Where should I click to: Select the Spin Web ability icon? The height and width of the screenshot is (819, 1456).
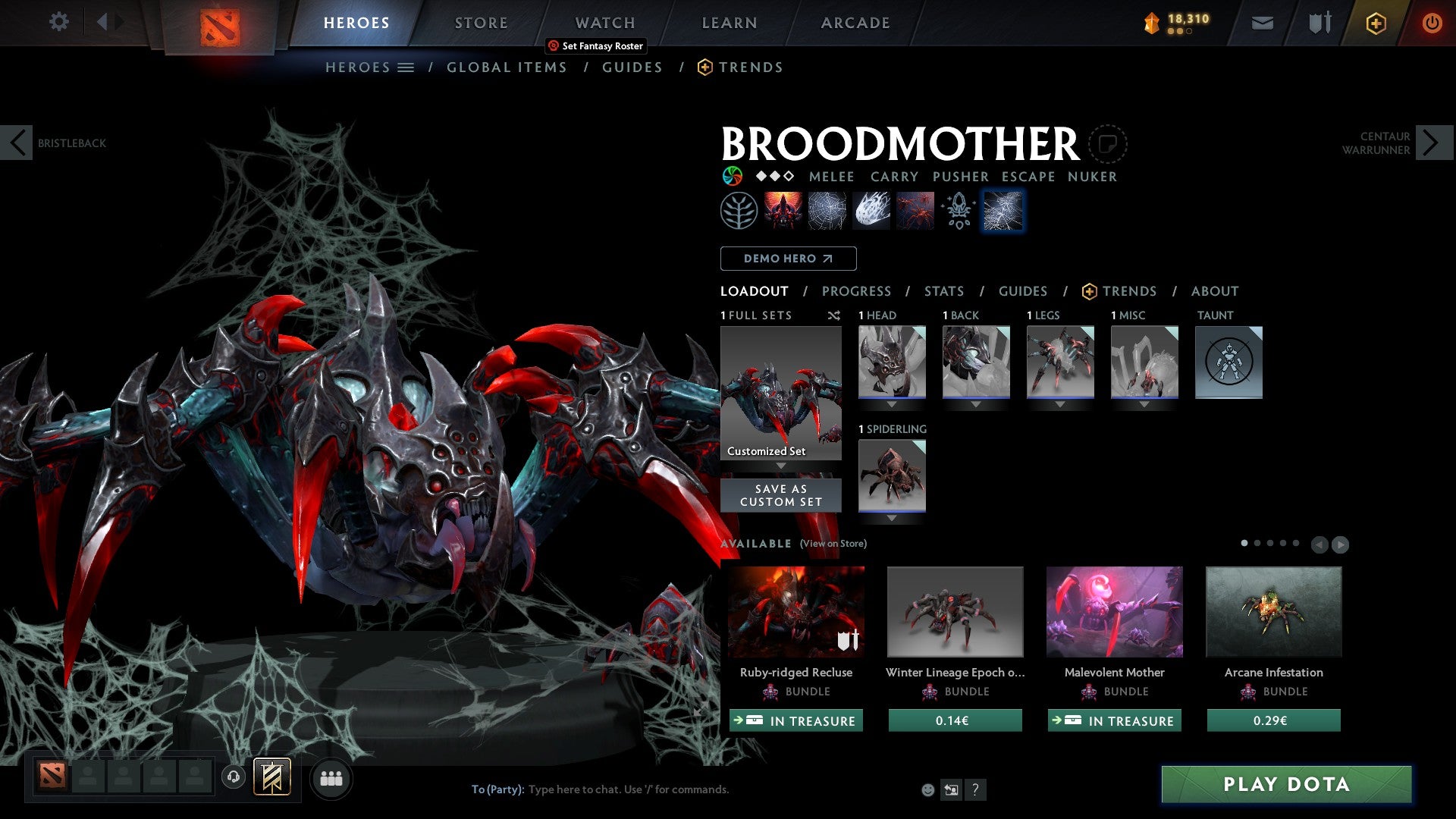pos(827,210)
